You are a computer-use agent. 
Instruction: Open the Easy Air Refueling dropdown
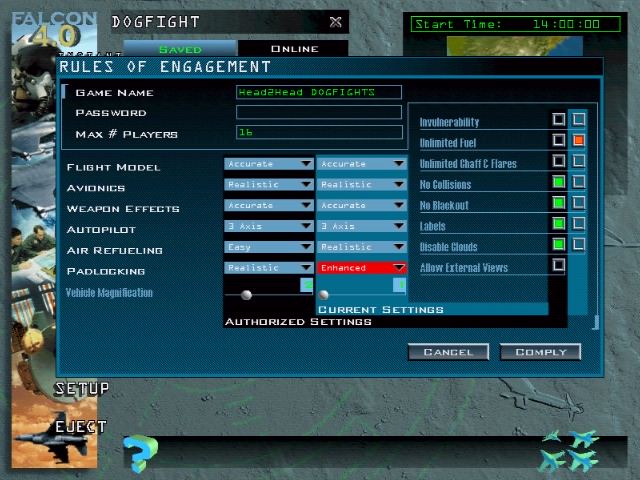coord(269,247)
